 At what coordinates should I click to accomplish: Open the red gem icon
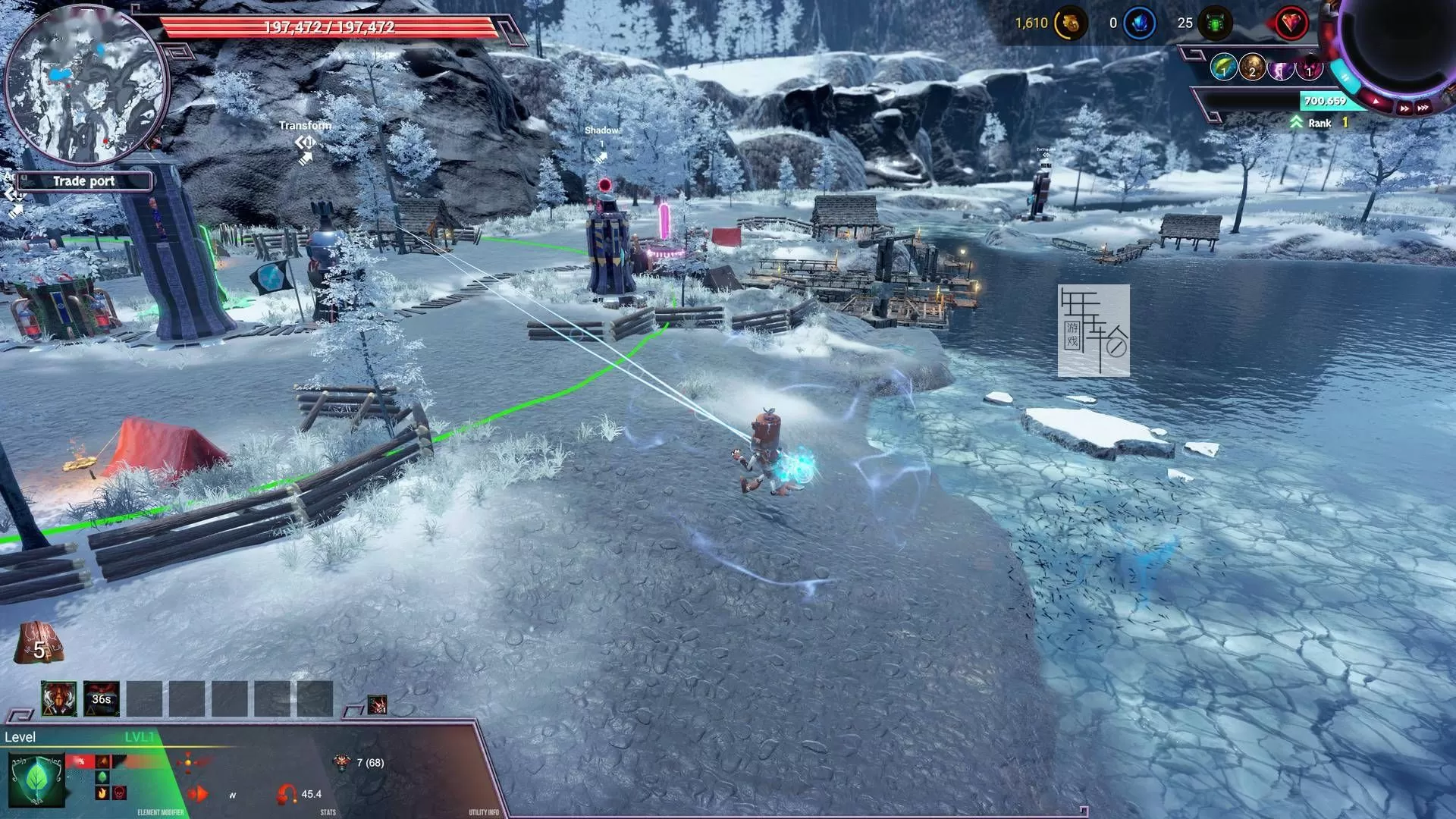tap(1291, 24)
